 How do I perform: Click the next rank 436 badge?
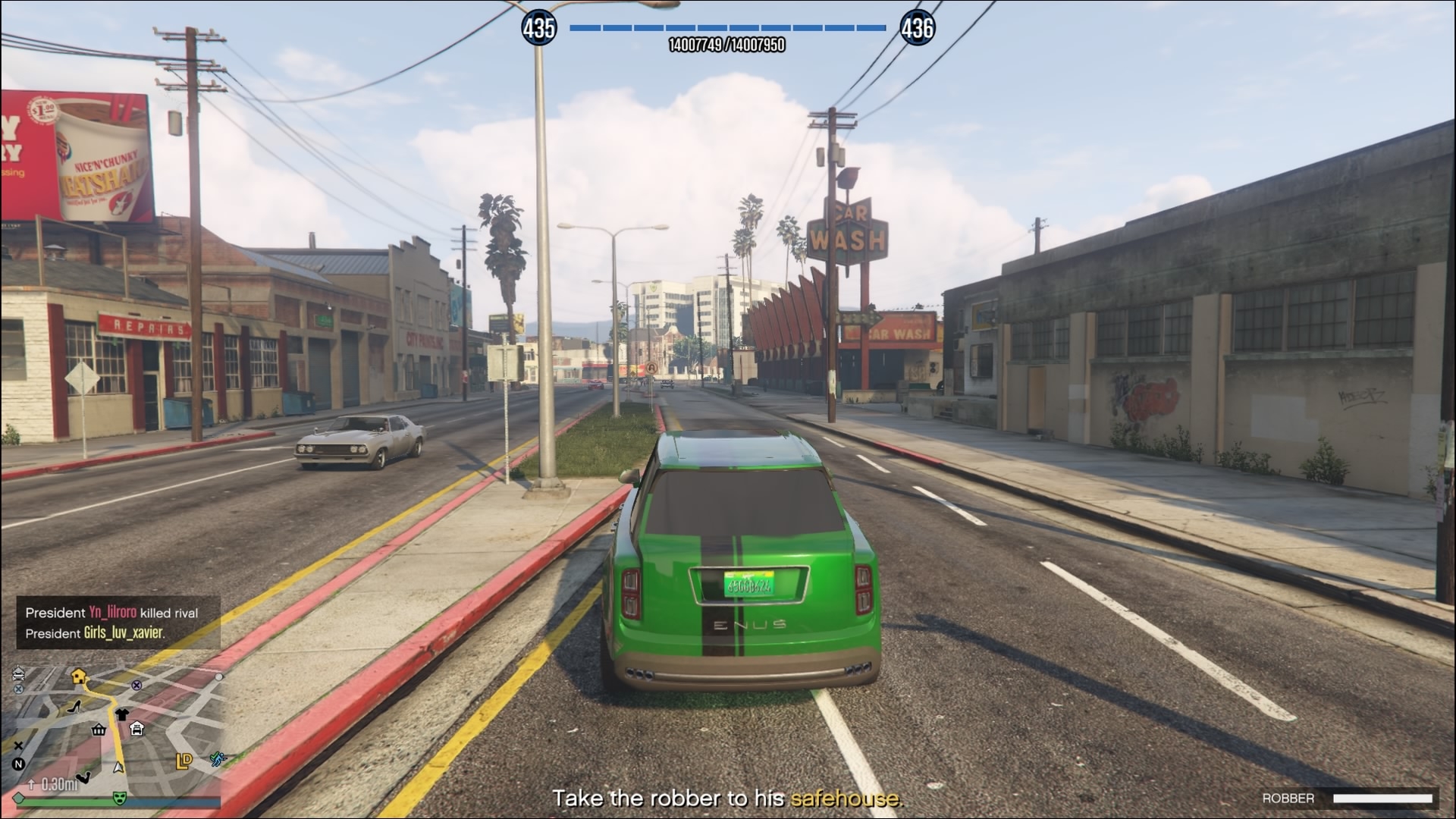tap(917, 28)
